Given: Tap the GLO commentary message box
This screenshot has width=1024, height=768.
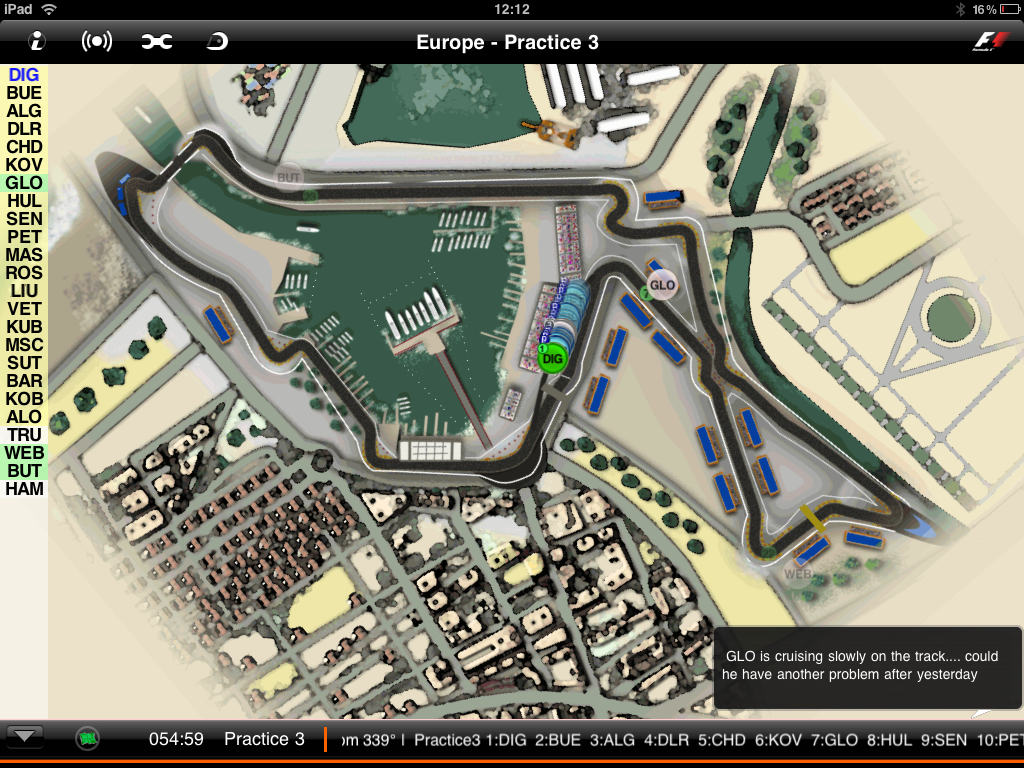Looking at the screenshot, I should click(x=868, y=667).
